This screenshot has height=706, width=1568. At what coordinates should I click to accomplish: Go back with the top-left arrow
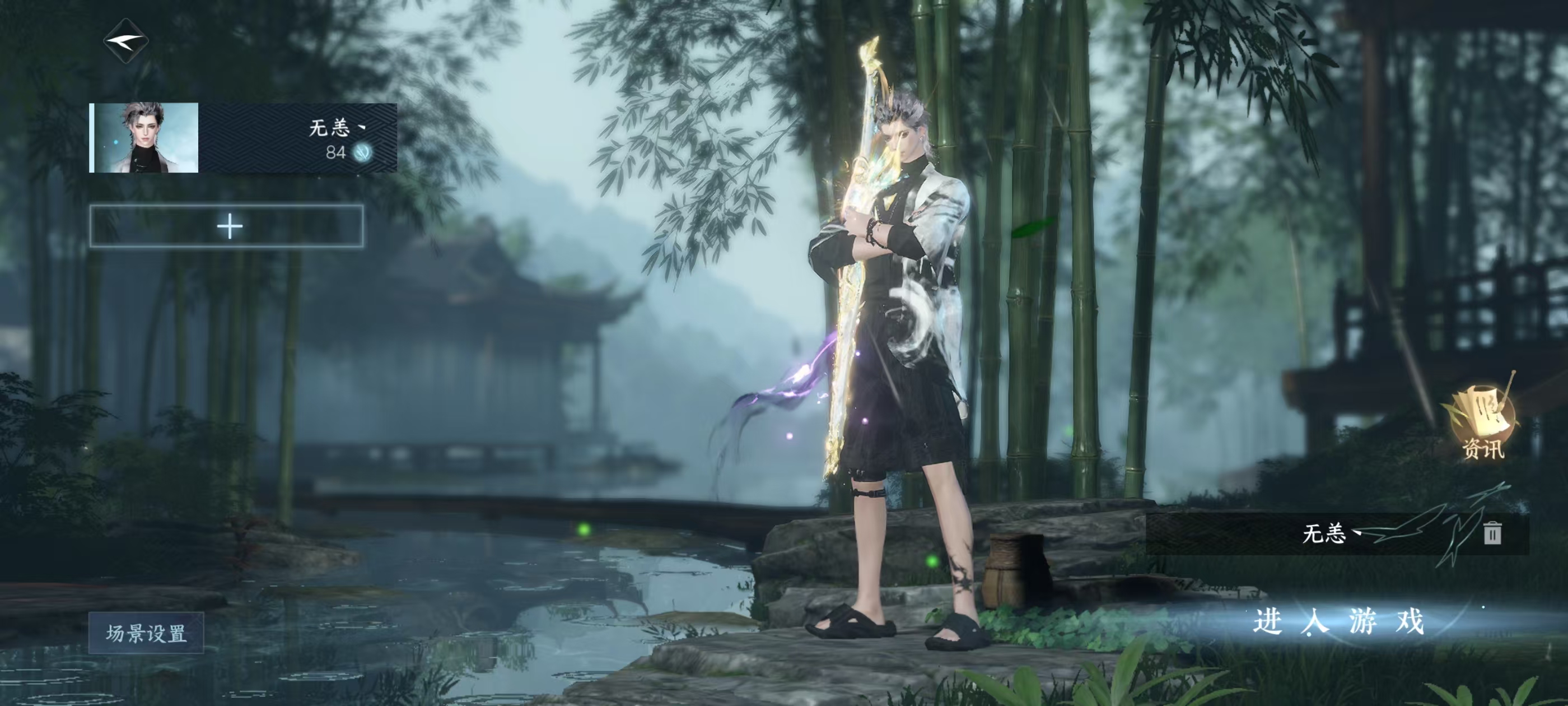point(125,41)
